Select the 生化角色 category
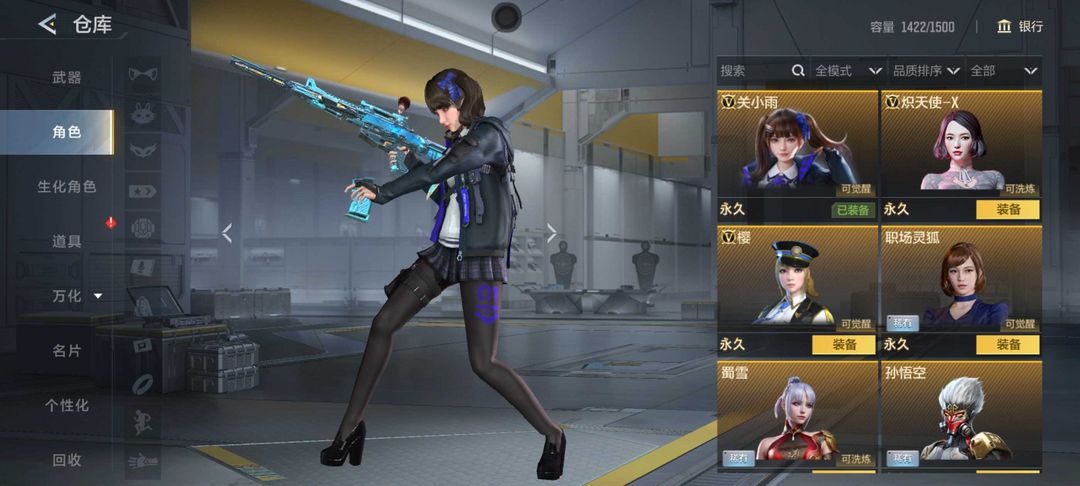The width and height of the screenshot is (1080, 486). click(66, 187)
